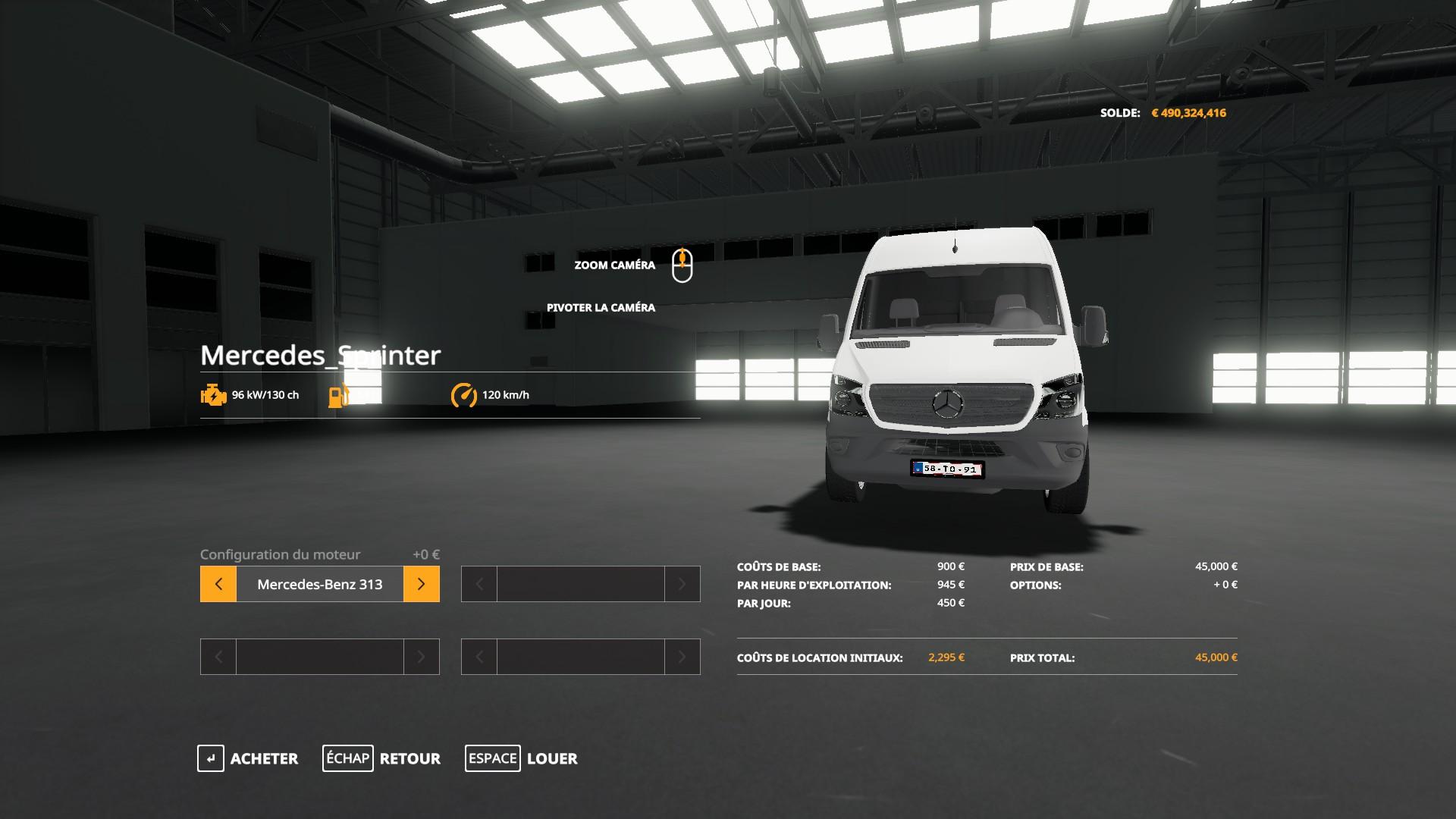Click the Mercedes-Benz 313 engine option
The width and height of the screenshot is (1456, 819).
pyautogui.click(x=319, y=584)
